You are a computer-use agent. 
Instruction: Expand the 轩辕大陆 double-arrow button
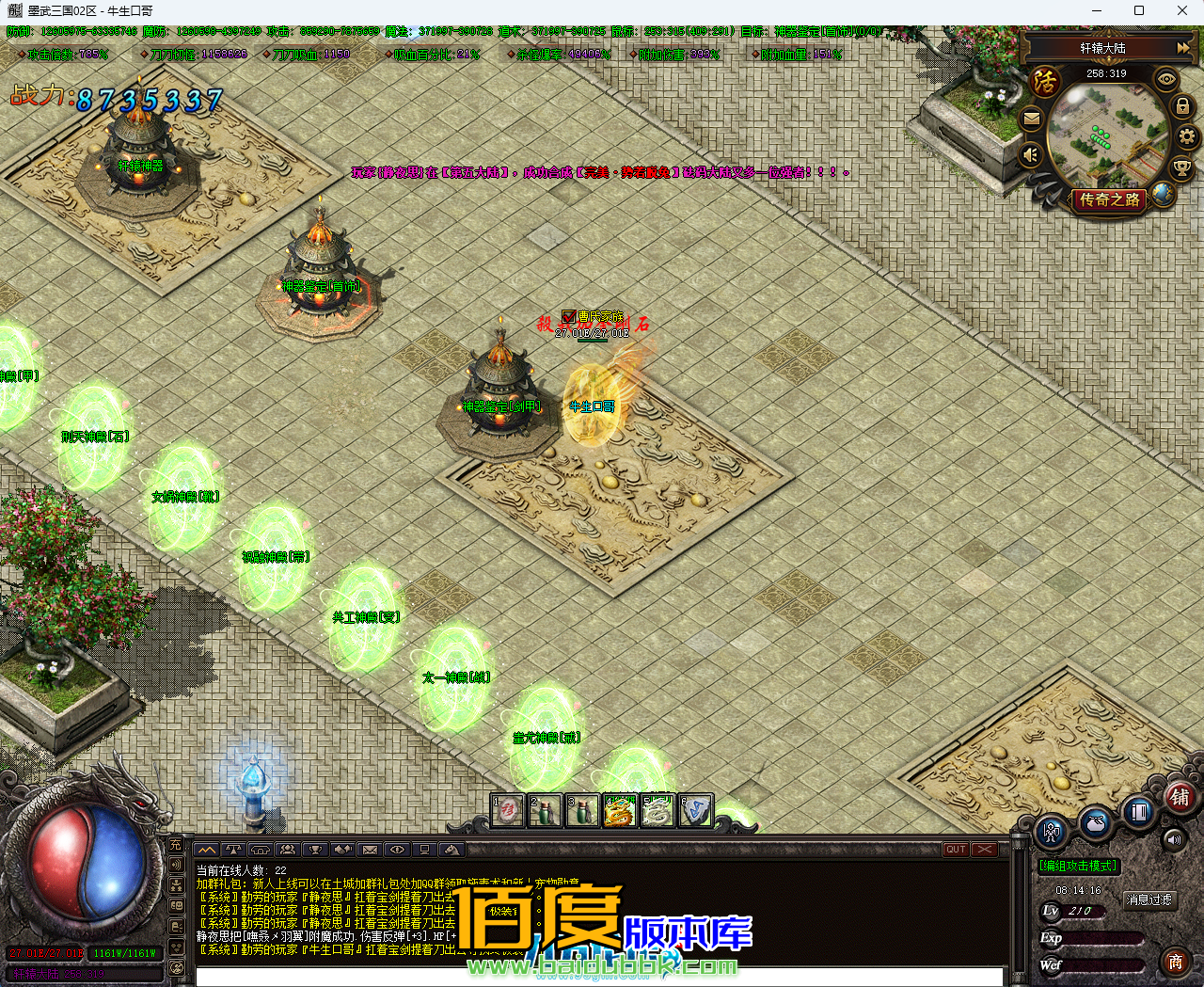pos(1182,47)
